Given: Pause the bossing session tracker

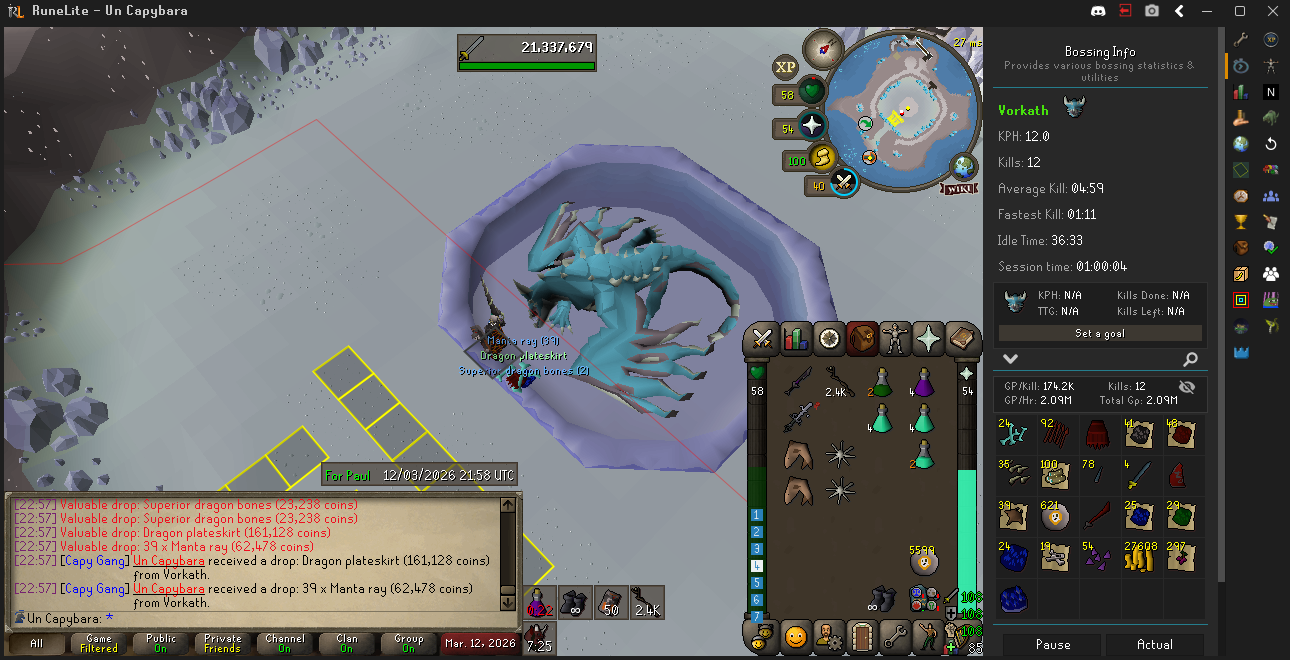Looking at the screenshot, I should (x=1052, y=645).
